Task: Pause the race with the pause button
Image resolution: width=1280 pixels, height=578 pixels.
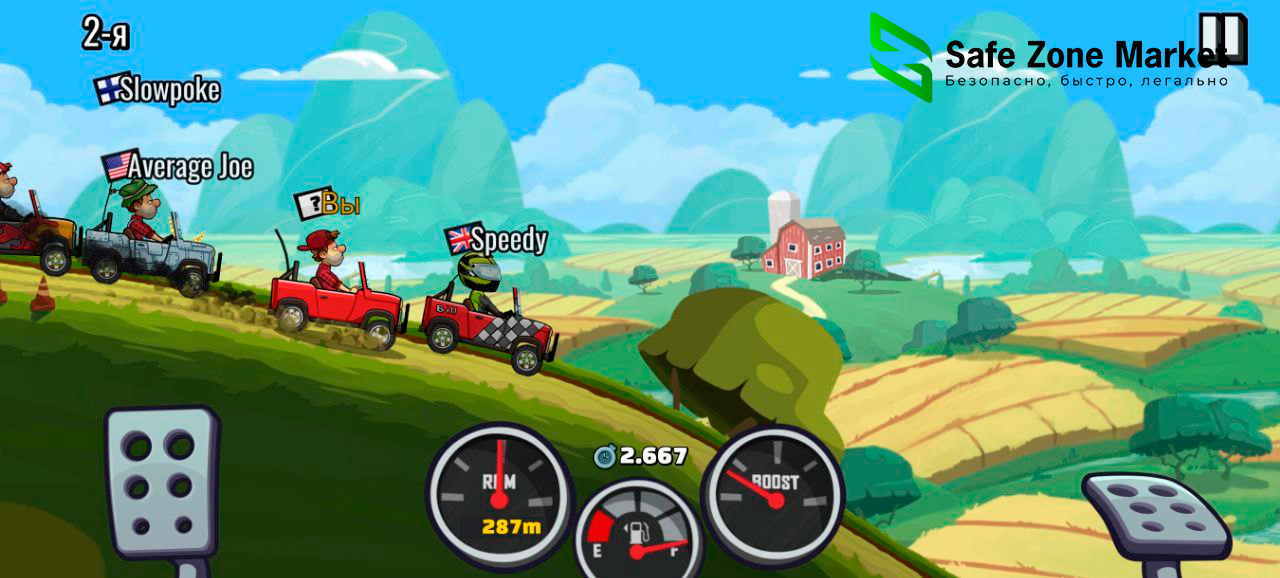Action: coord(1225,38)
